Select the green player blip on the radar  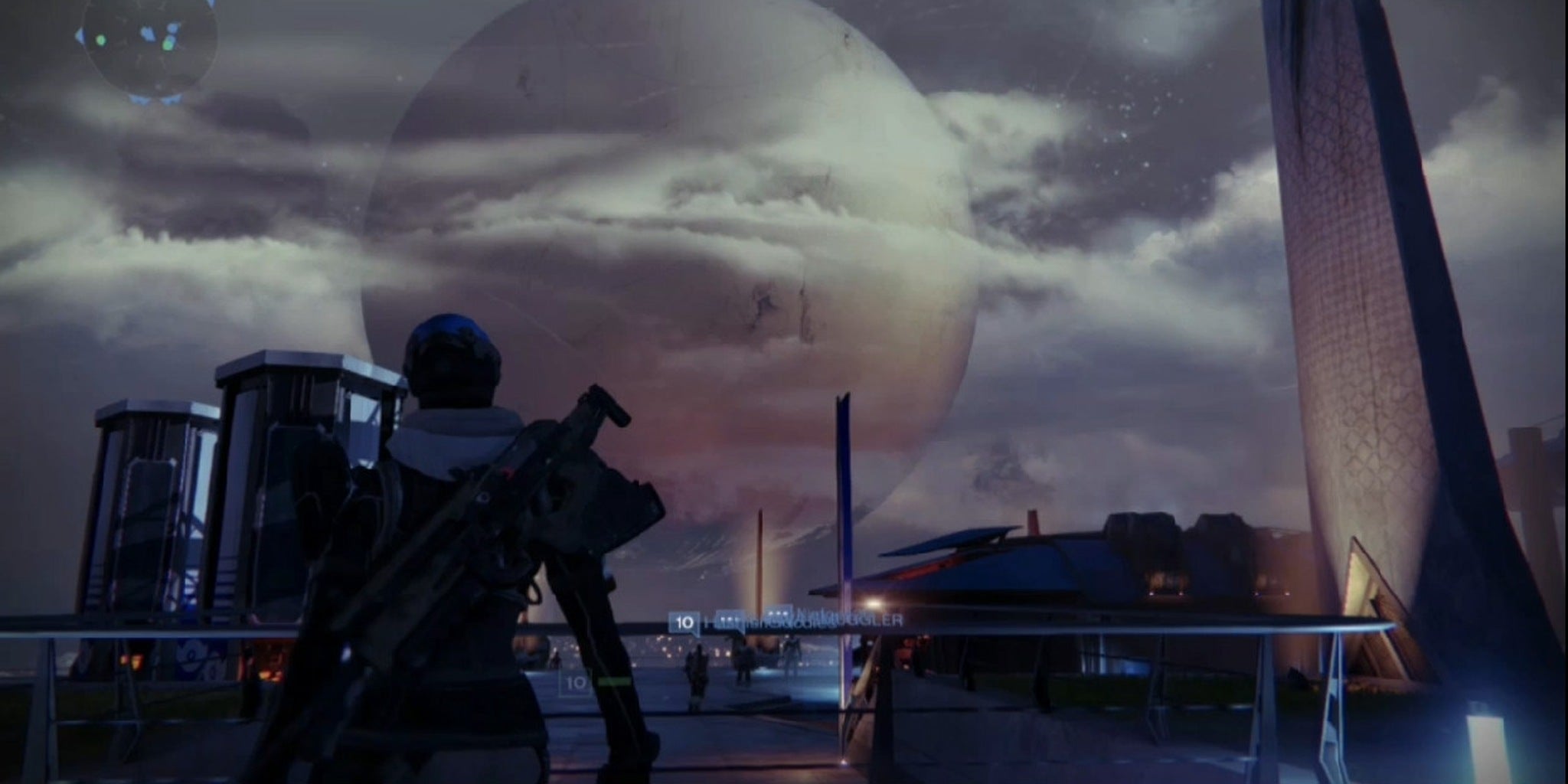tap(101, 41)
